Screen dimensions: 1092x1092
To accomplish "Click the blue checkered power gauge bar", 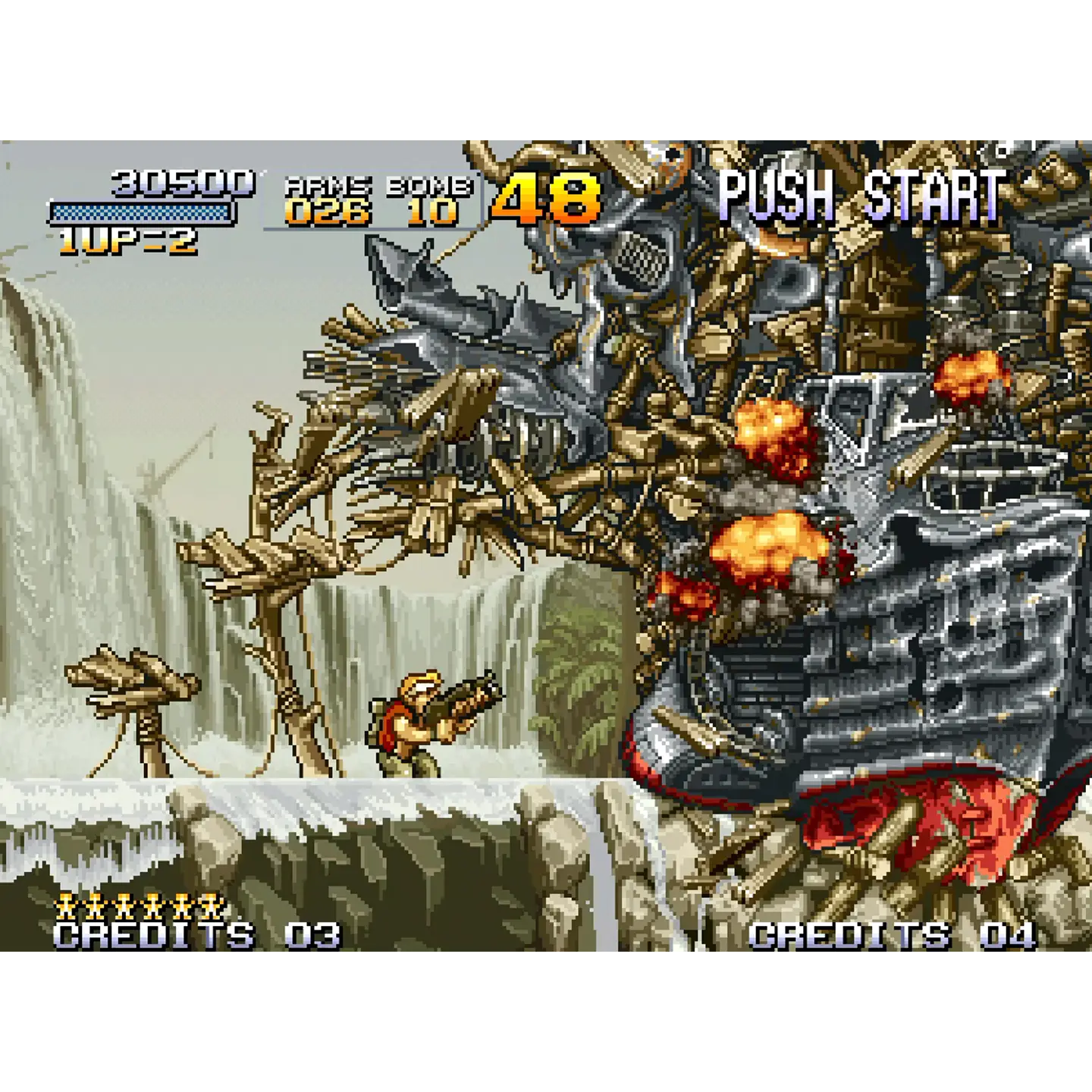I will coord(140,211).
